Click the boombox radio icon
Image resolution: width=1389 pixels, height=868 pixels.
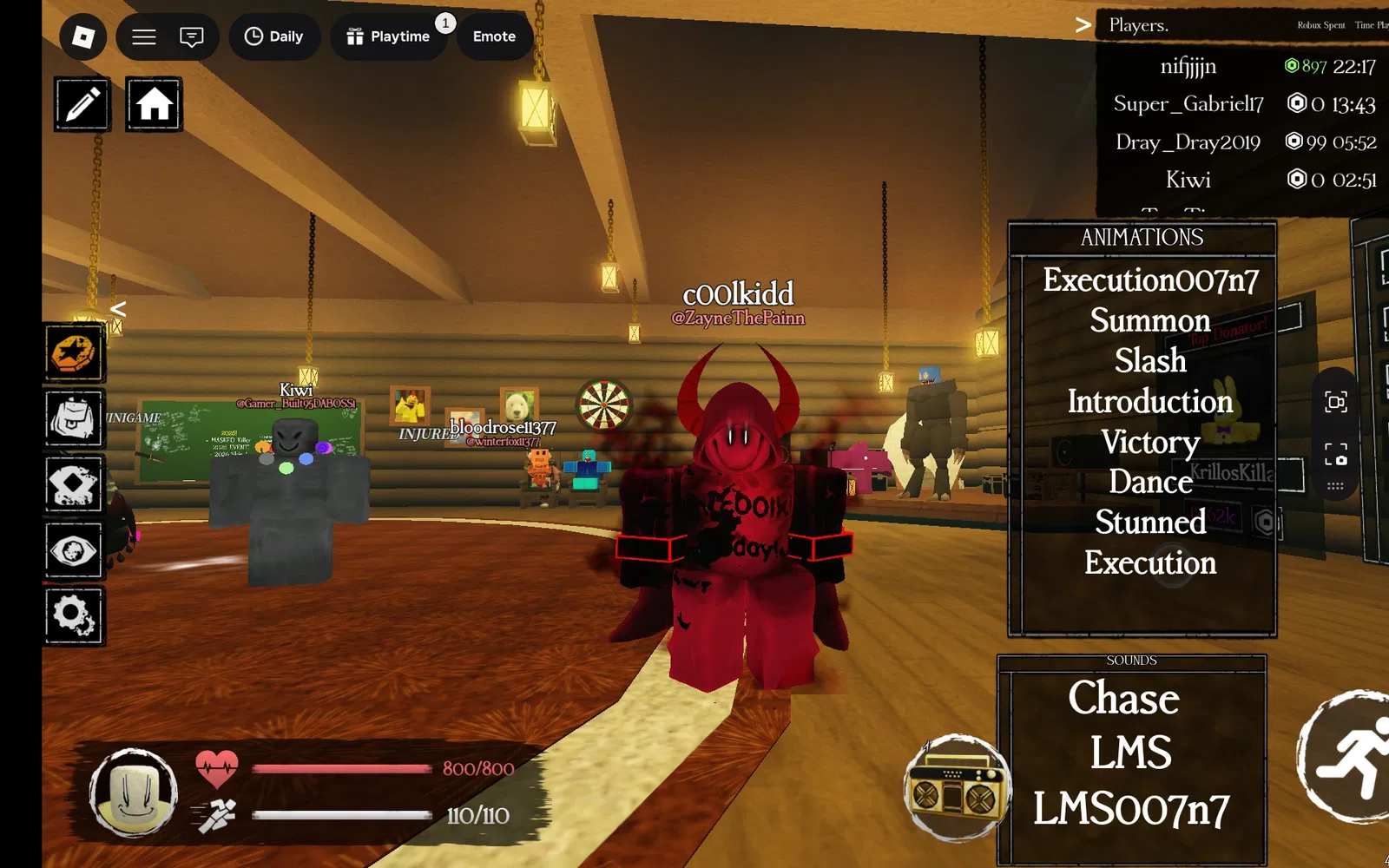click(956, 788)
